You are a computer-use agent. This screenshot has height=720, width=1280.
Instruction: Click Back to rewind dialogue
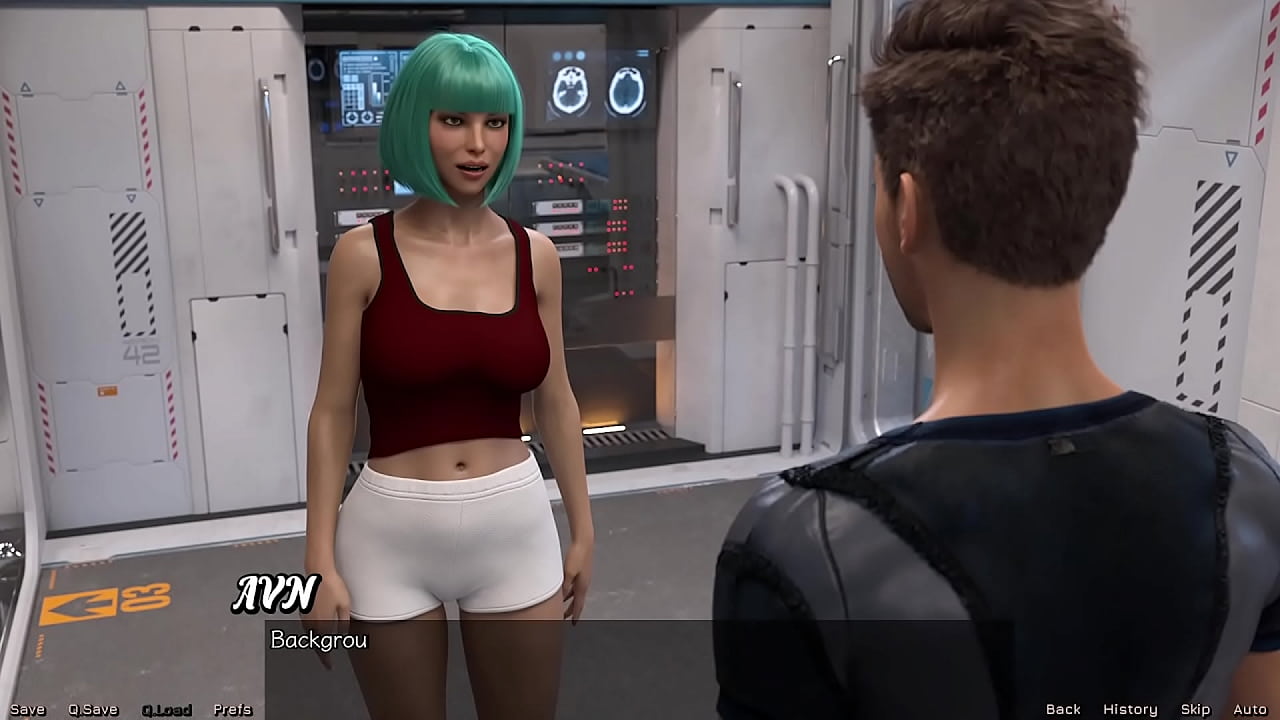click(1063, 709)
